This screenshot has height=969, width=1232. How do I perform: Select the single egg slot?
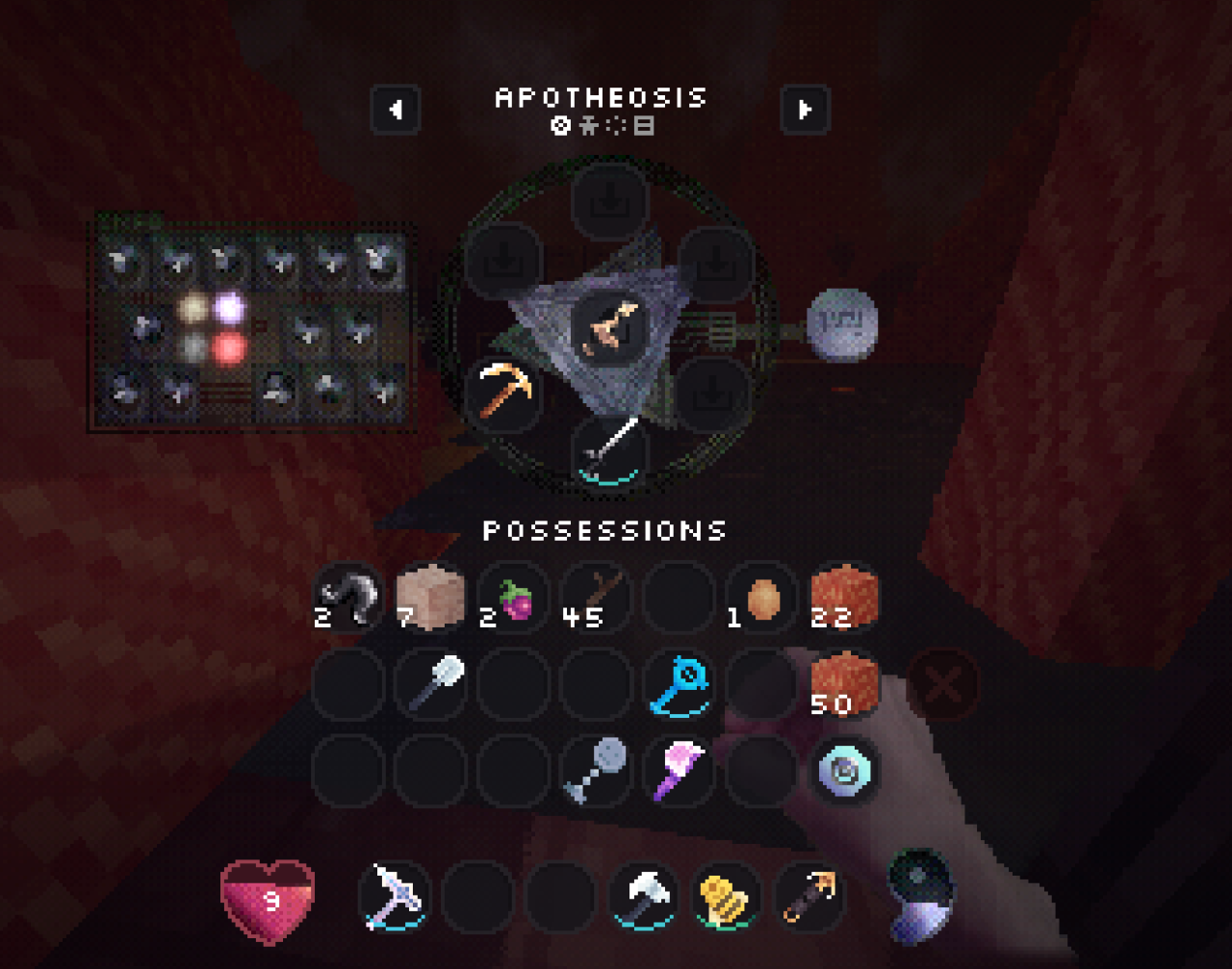760,599
